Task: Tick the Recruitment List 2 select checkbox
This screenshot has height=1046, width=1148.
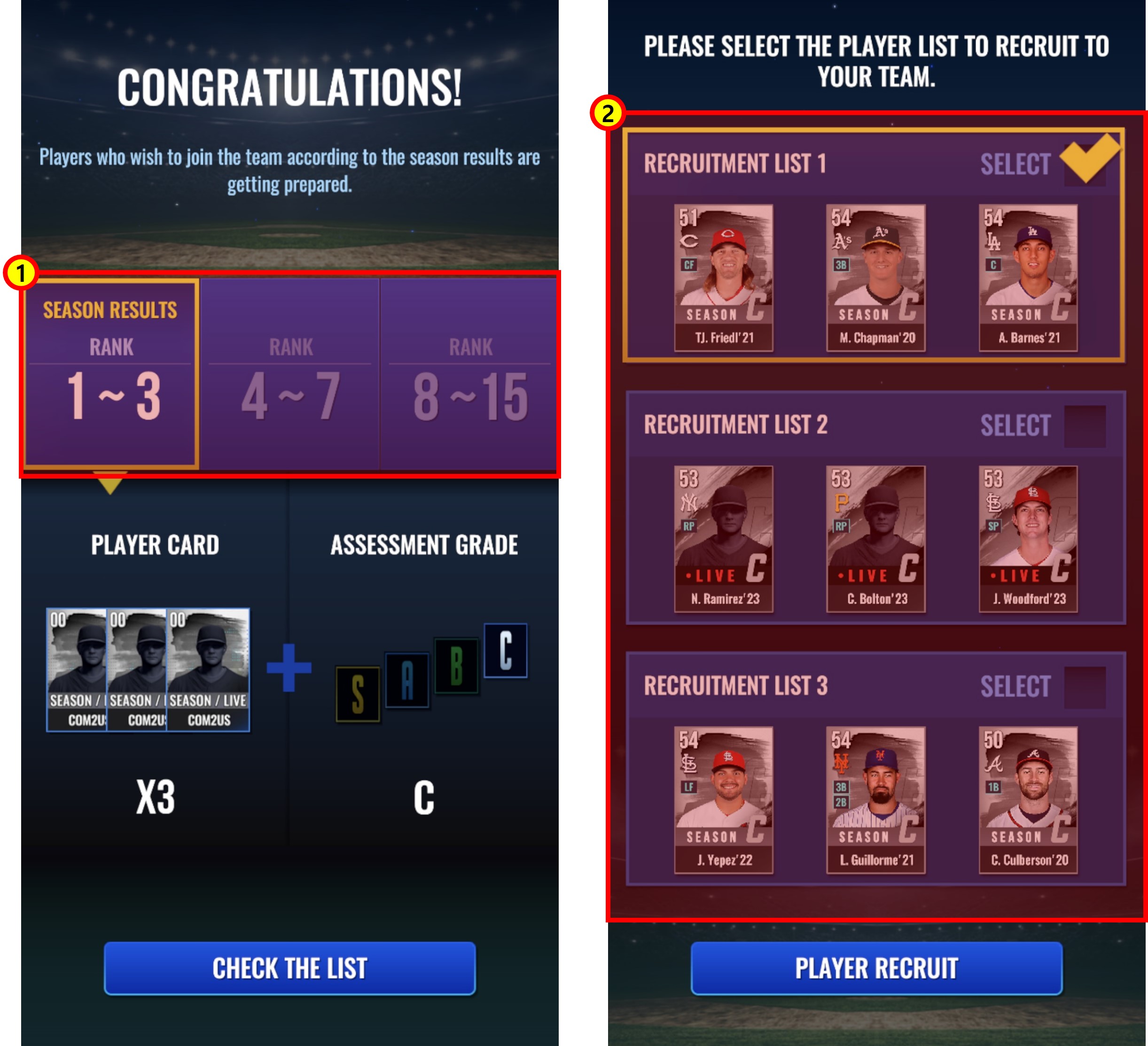Action: pos(1084,426)
